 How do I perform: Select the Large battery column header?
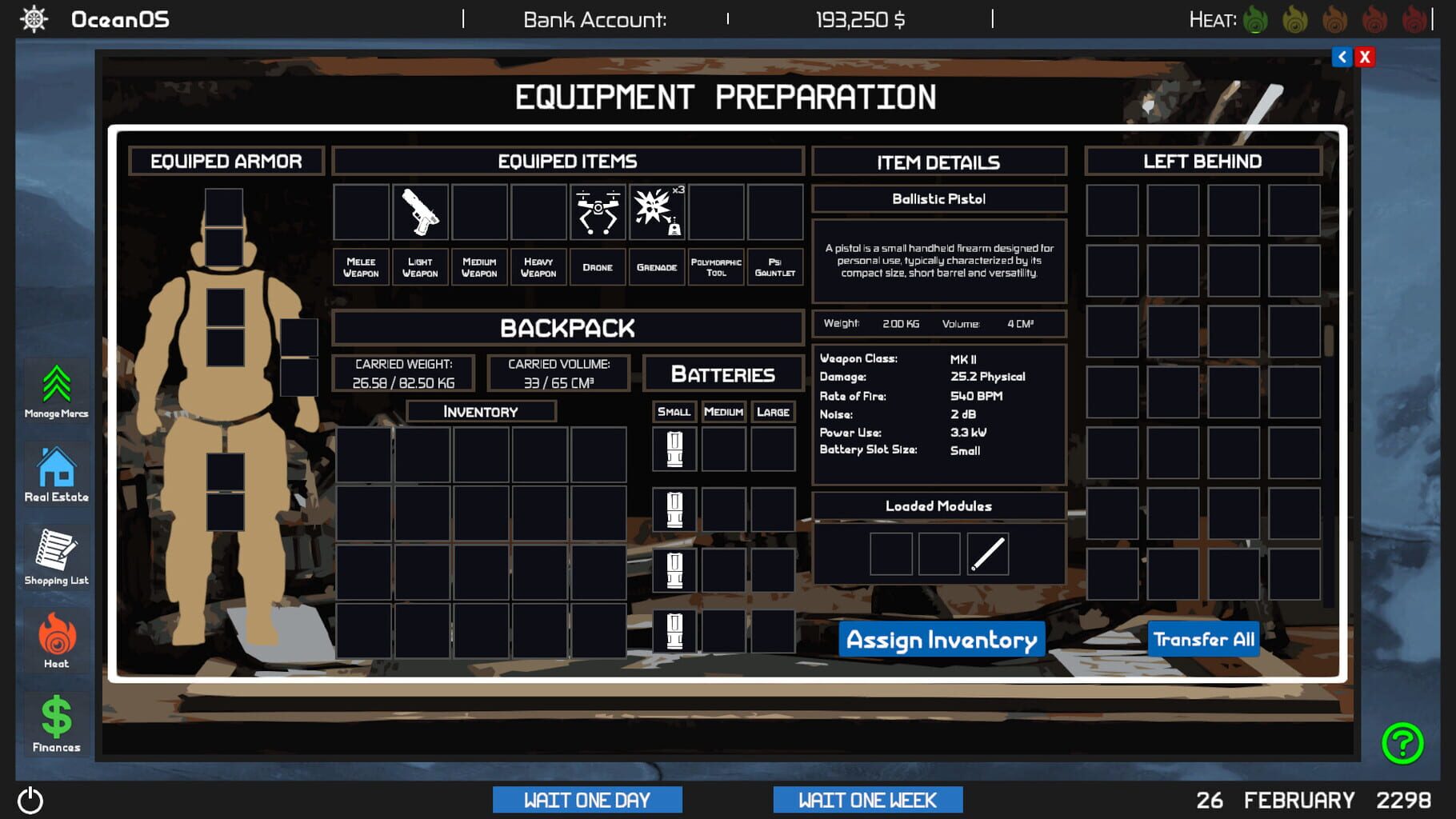coord(772,412)
